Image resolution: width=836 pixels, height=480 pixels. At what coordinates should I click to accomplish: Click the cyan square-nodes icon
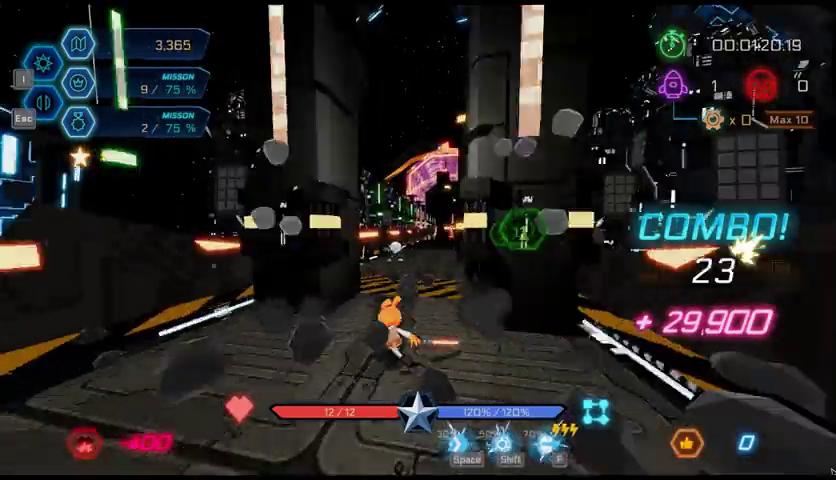pyautogui.click(x=596, y=412)
